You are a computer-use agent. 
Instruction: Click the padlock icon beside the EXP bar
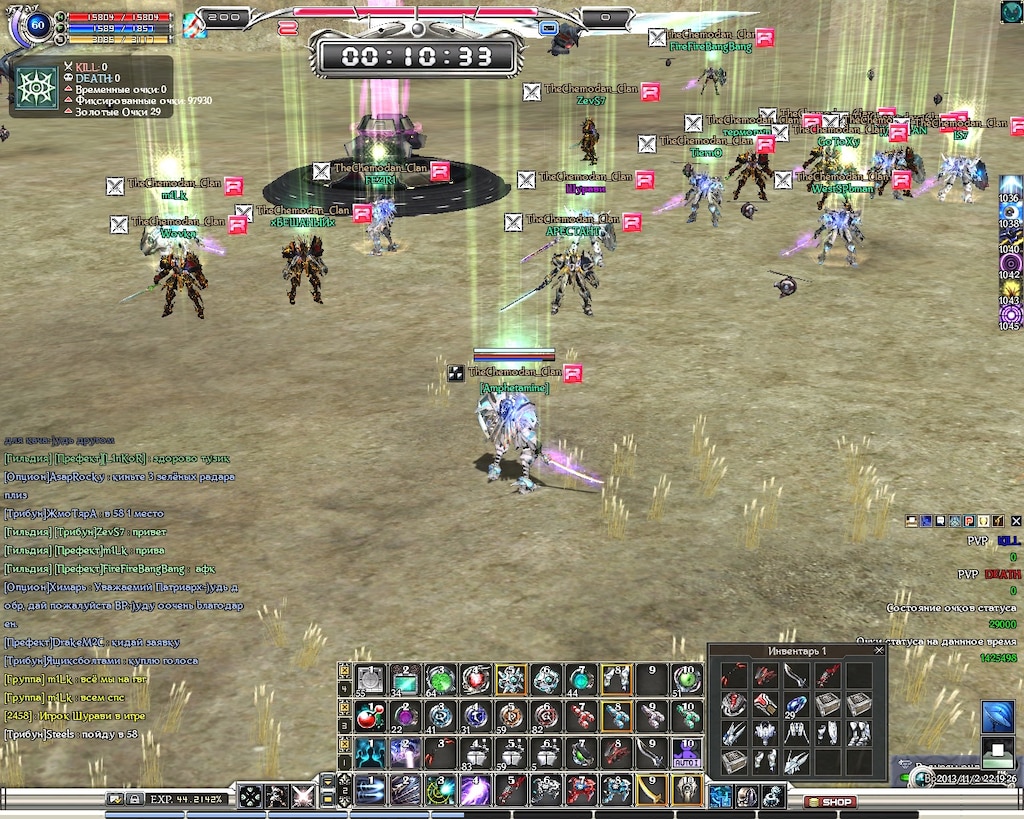click(x=132, y=799)
